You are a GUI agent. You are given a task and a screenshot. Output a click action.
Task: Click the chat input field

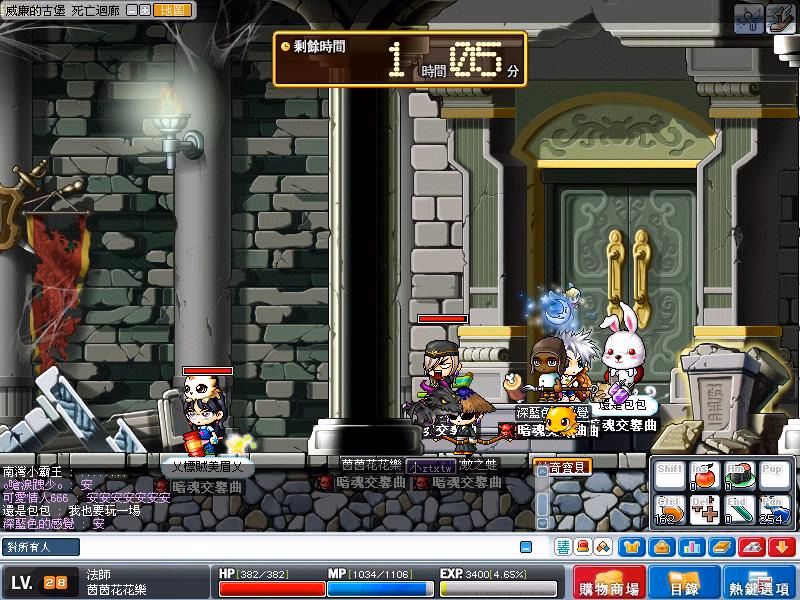coord(300,547)
